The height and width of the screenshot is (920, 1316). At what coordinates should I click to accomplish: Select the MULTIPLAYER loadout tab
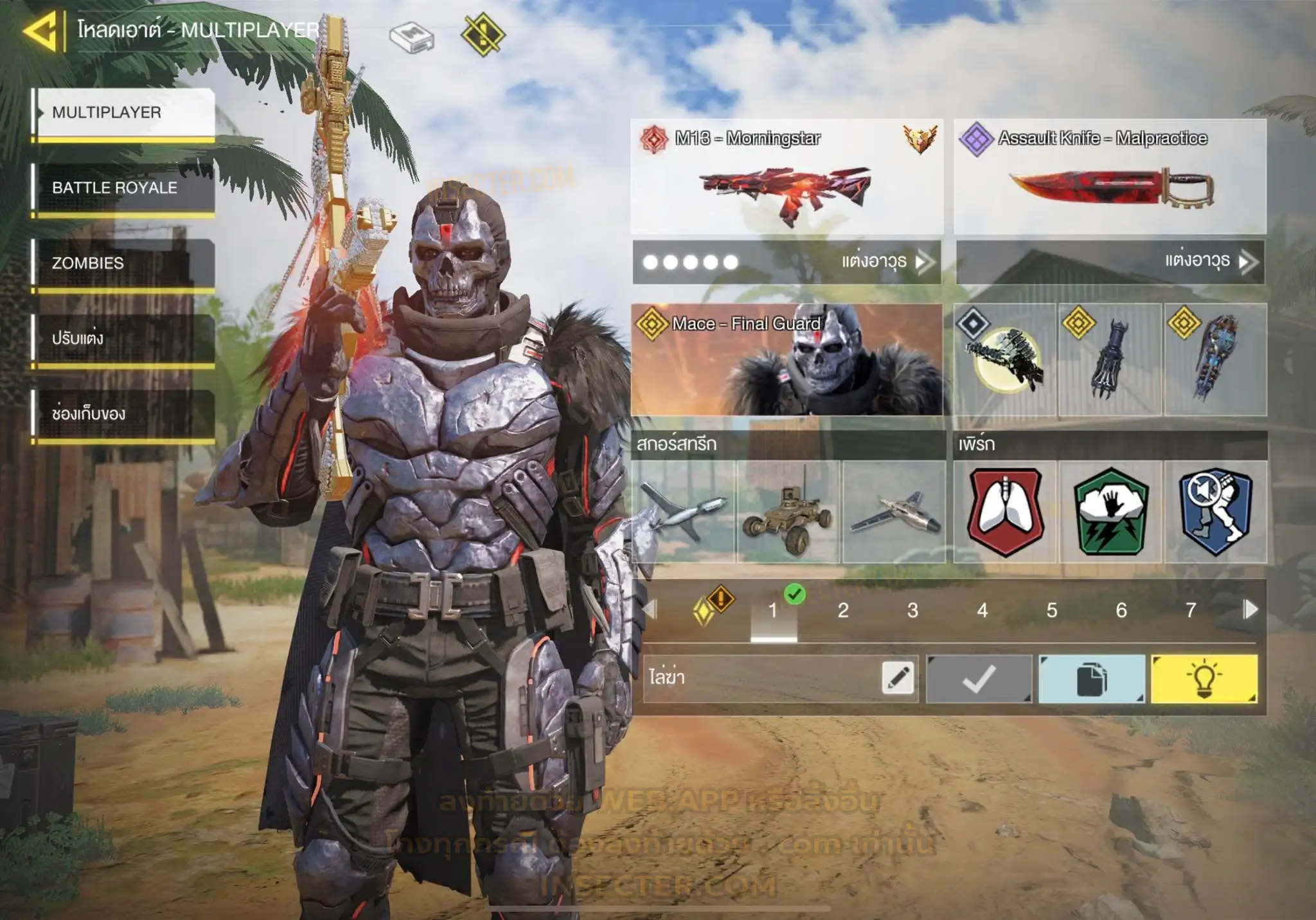tap(124, 113)
